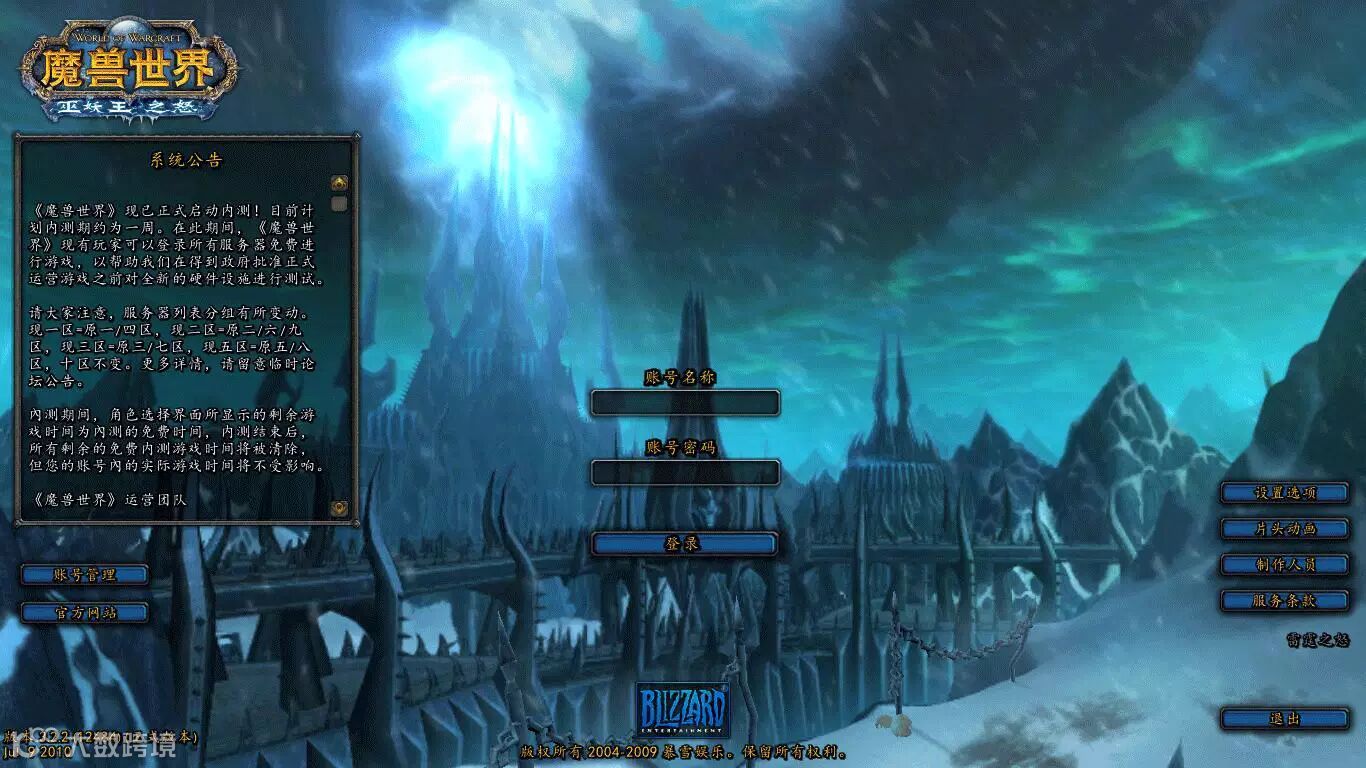The width and height of the screenshot is (1366, 768).
Task: Click the announcement panel's scroll-down arrow
Action: click(339, 508)
